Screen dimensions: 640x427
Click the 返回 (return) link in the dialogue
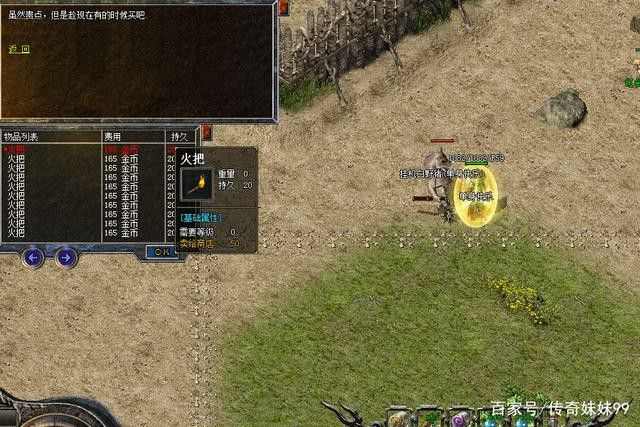(x=19, y=48)
